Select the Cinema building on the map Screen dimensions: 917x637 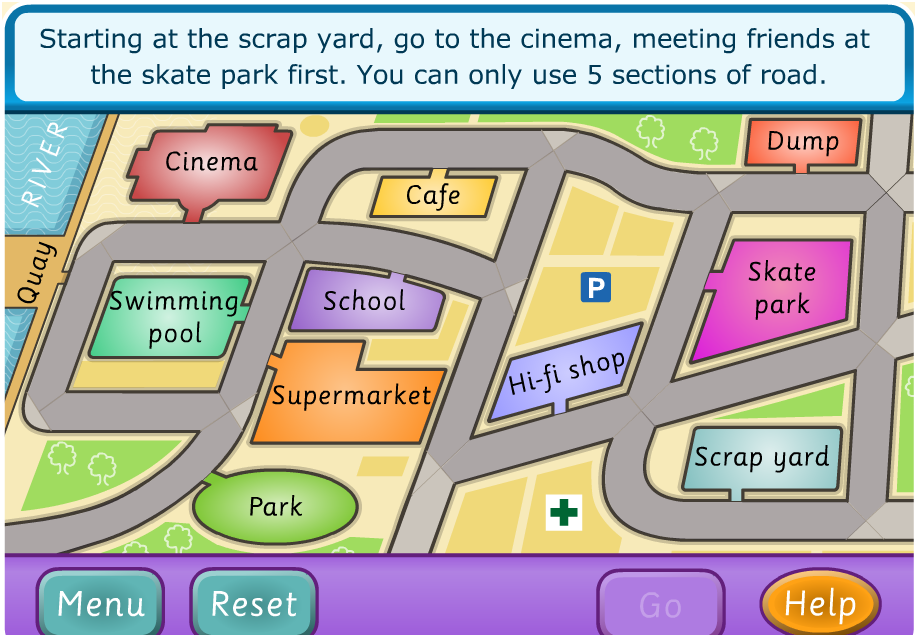tap(210, 163)
